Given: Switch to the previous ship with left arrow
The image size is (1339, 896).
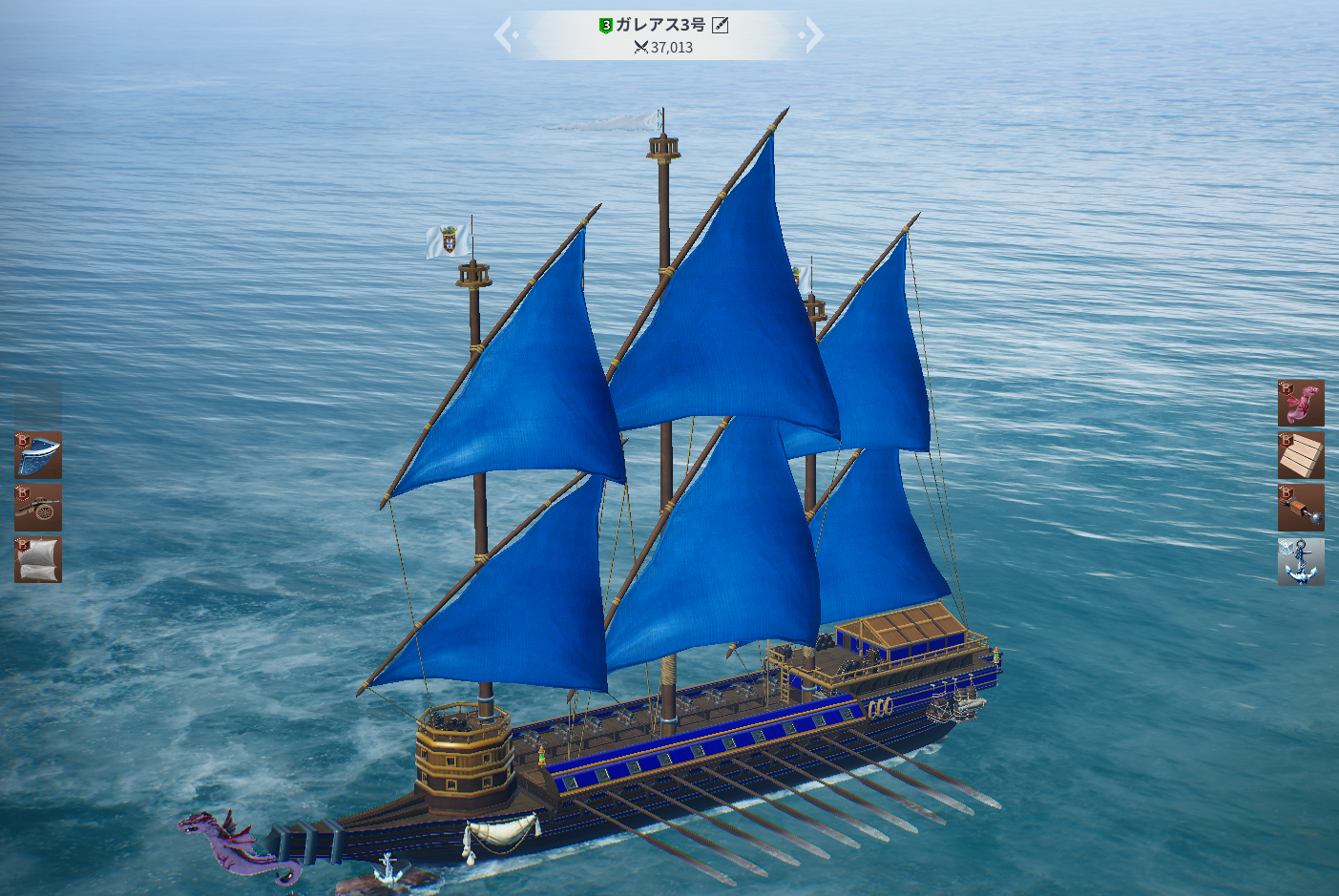Looking at the screenshot, I should pyautogui.click(x=505, y=35).
